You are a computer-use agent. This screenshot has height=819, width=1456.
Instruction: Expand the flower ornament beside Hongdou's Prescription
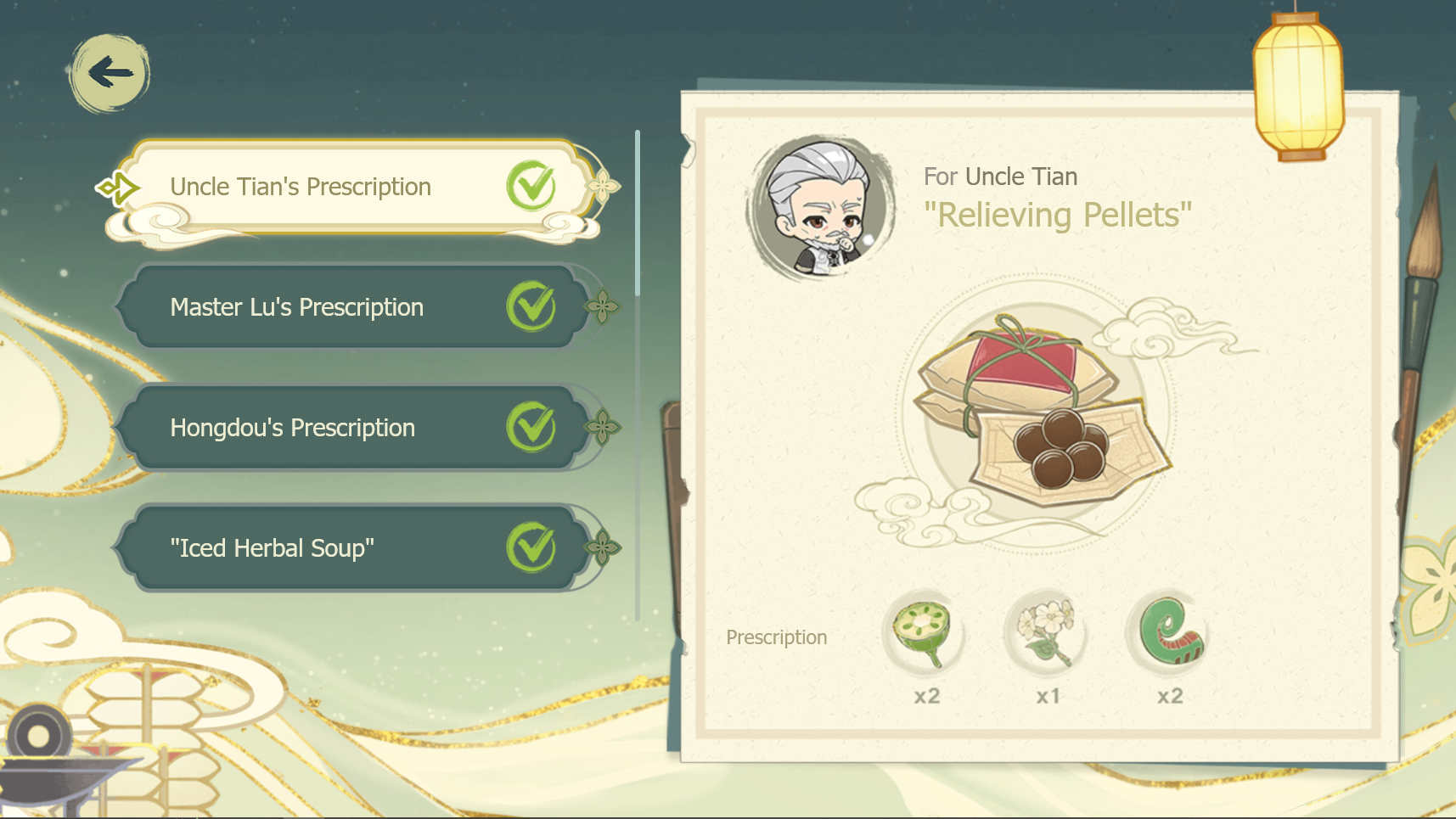601,427
